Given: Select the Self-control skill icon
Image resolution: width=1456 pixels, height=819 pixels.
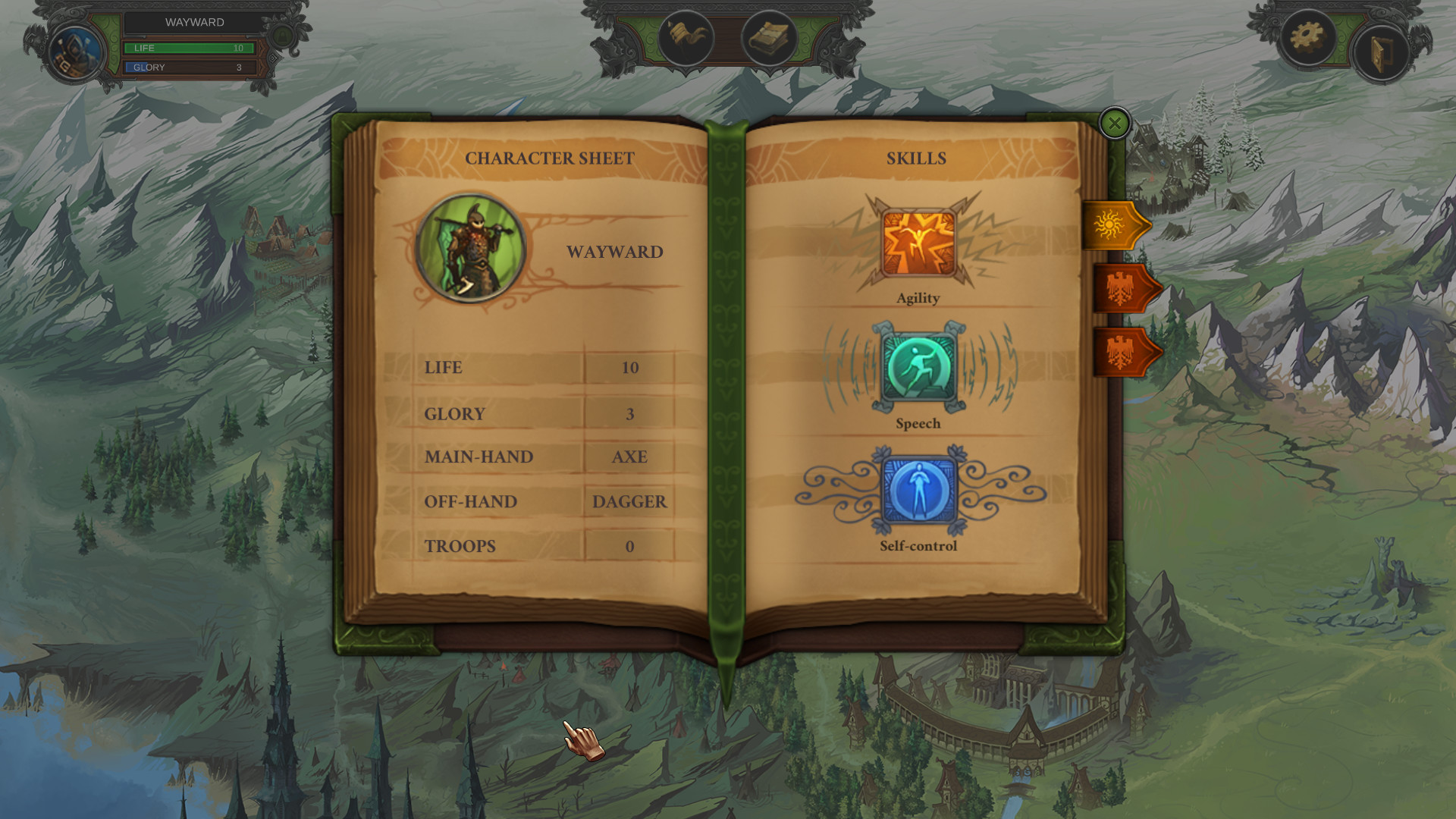Looking at the screenshot, I should pos(917,491).
